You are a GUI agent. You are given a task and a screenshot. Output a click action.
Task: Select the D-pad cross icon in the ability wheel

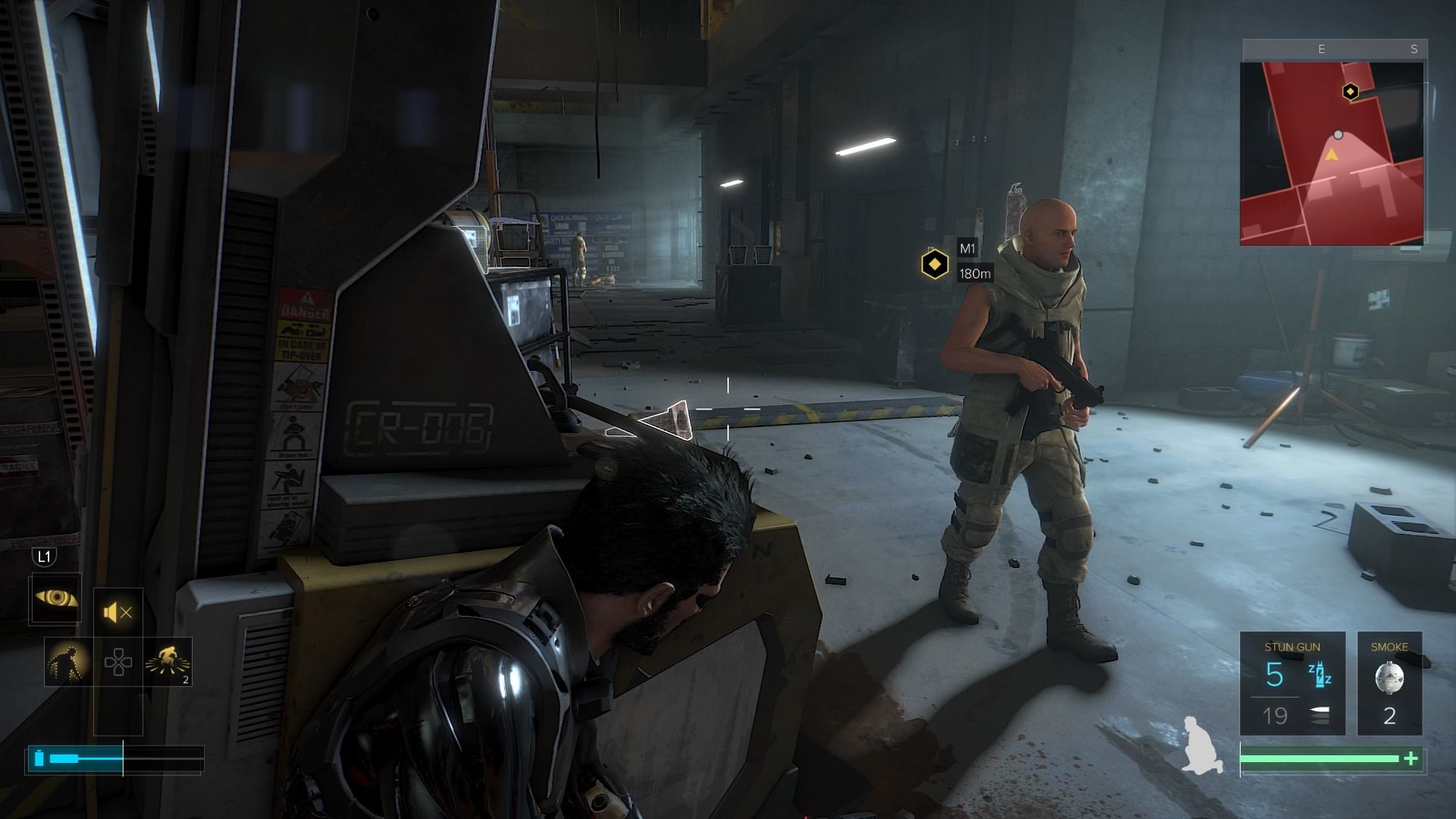pyautogui.click(x=118, y=662)
